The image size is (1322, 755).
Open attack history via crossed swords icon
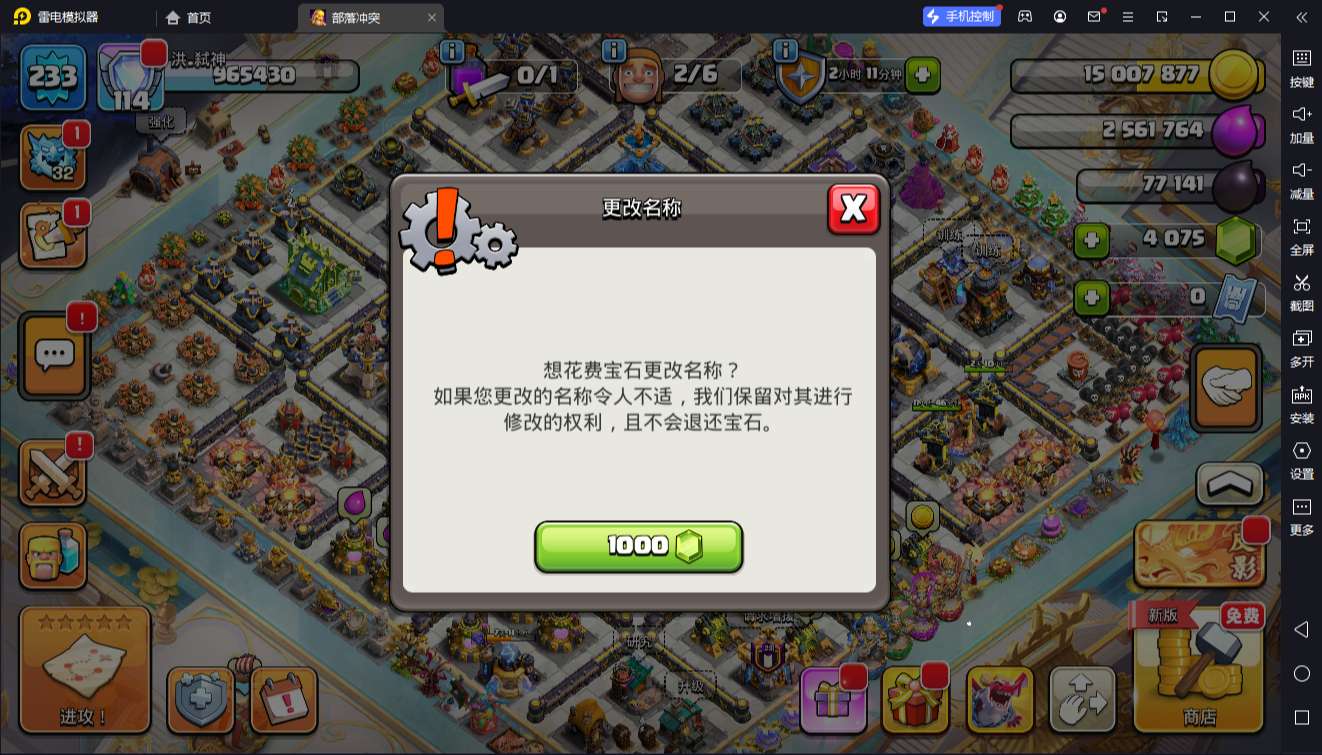[x=55, y=473]
